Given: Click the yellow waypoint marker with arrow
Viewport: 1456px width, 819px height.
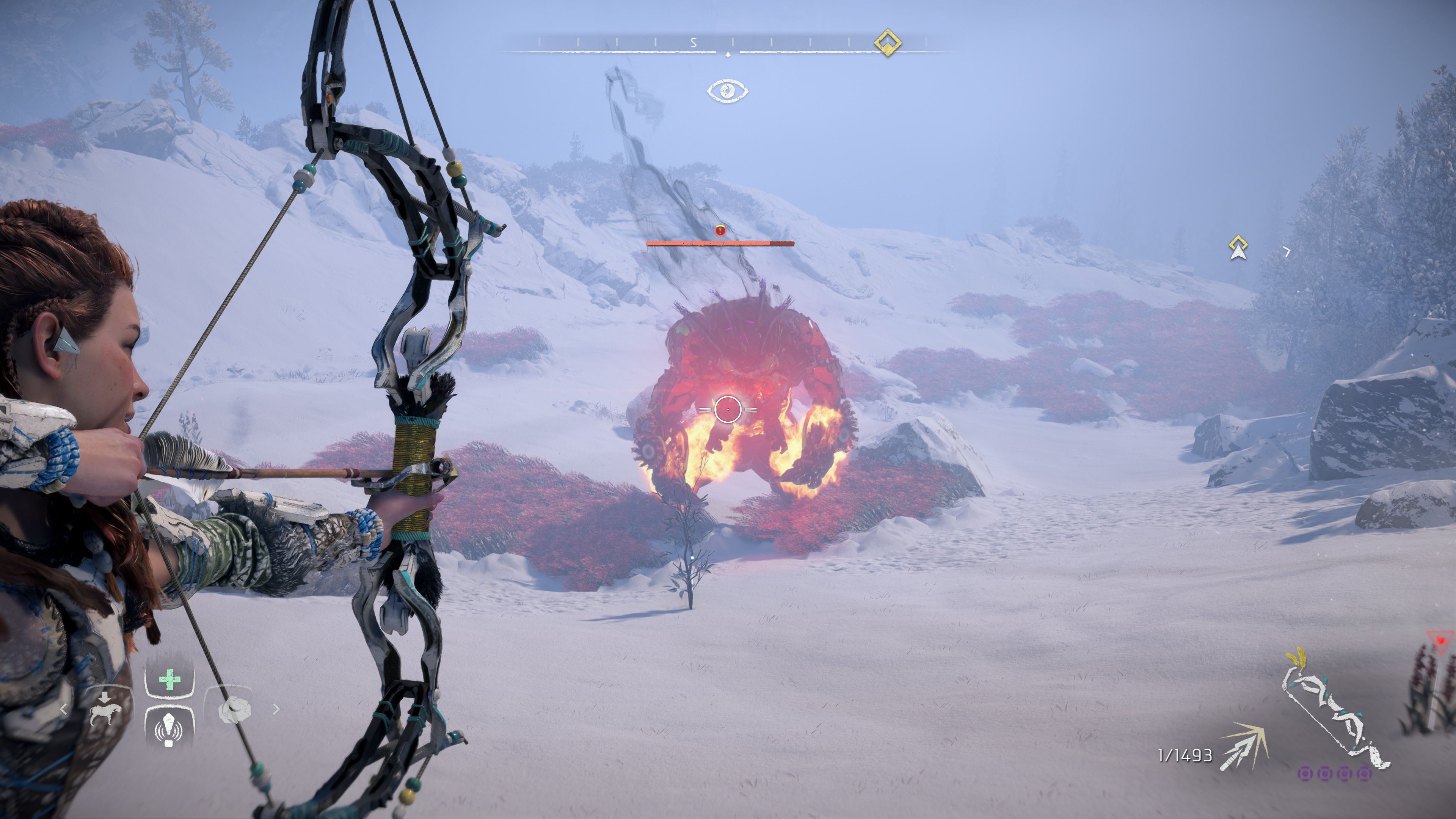Looking at the screenshot, I should coord(1238,248).
